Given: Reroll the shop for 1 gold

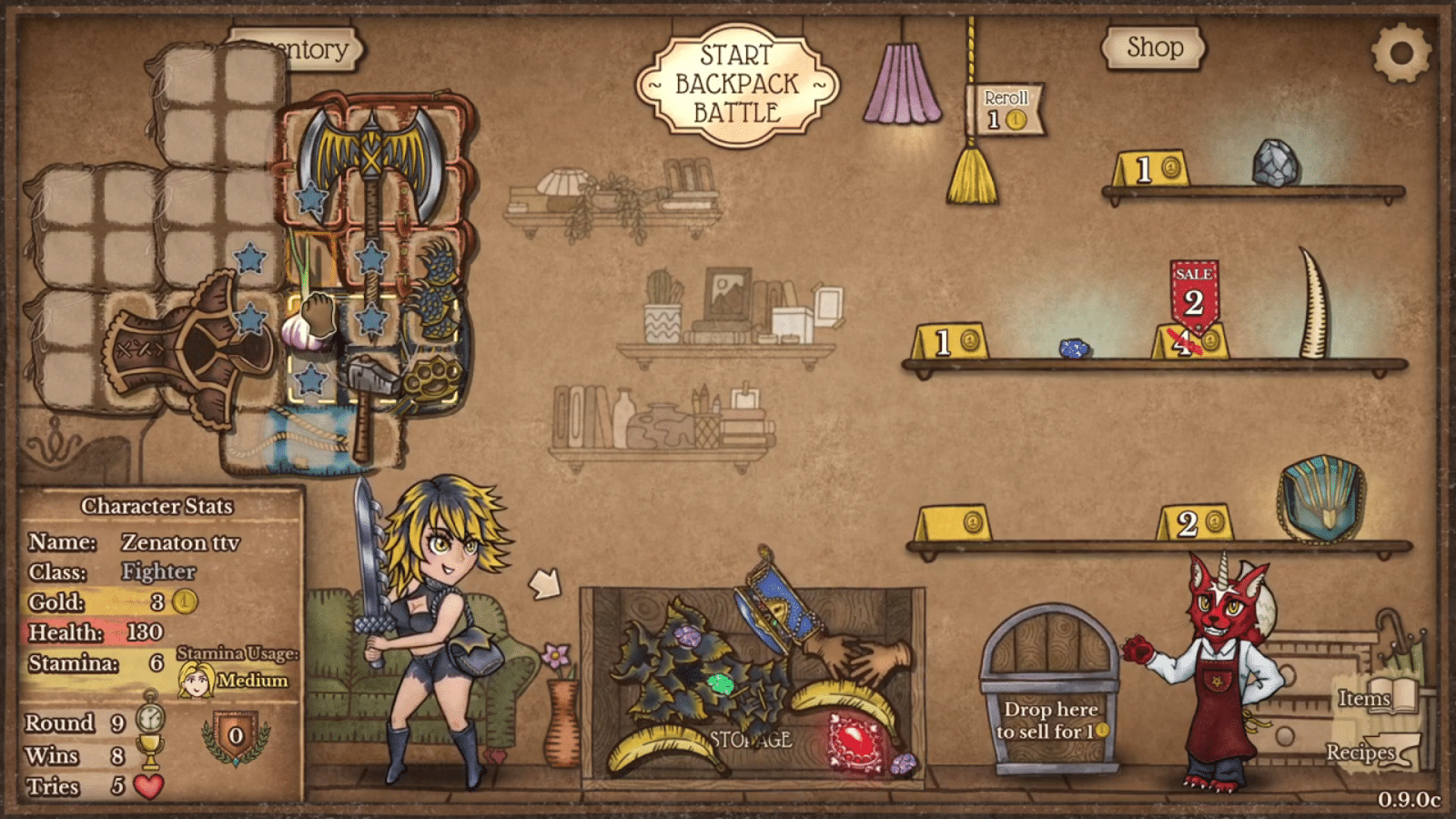Looking at the screenshot, I should point(1006,109).
